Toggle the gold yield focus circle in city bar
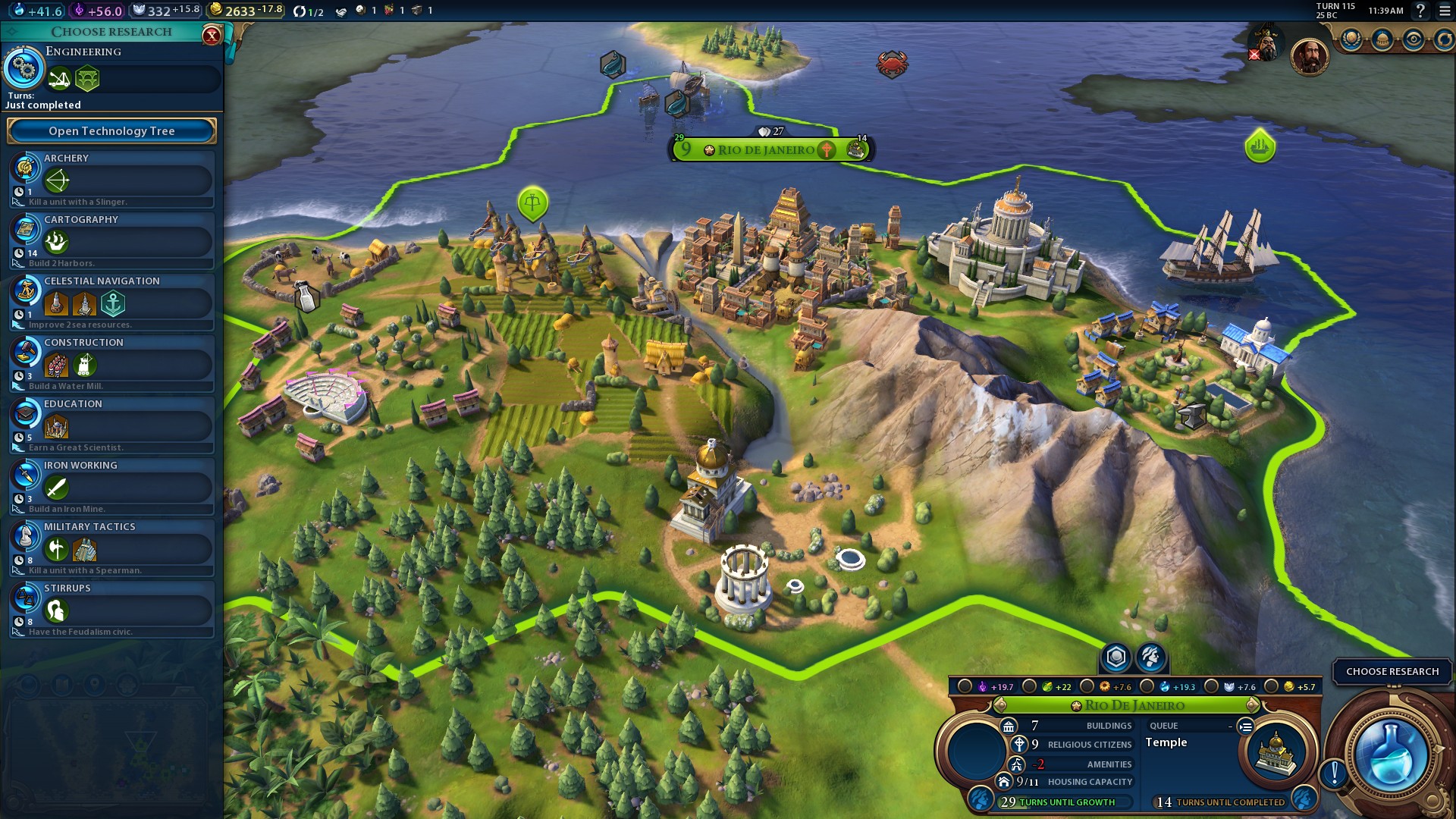 coord(1270,686)
